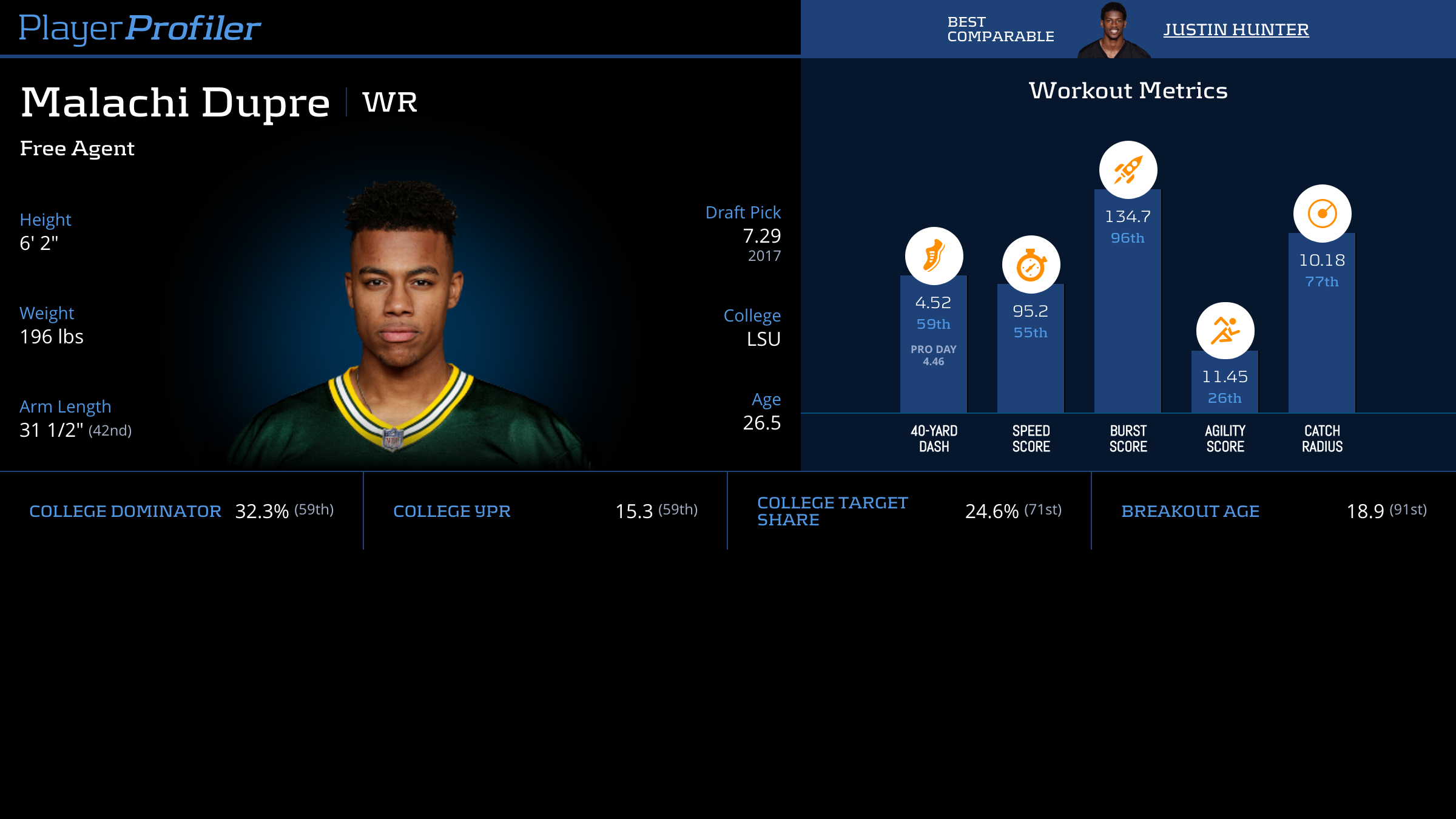Viewport: 1456px width, 819px height.
Task: Click the PlayerProfiler logo
Action: pyautogui.click(x=140, y=28)
